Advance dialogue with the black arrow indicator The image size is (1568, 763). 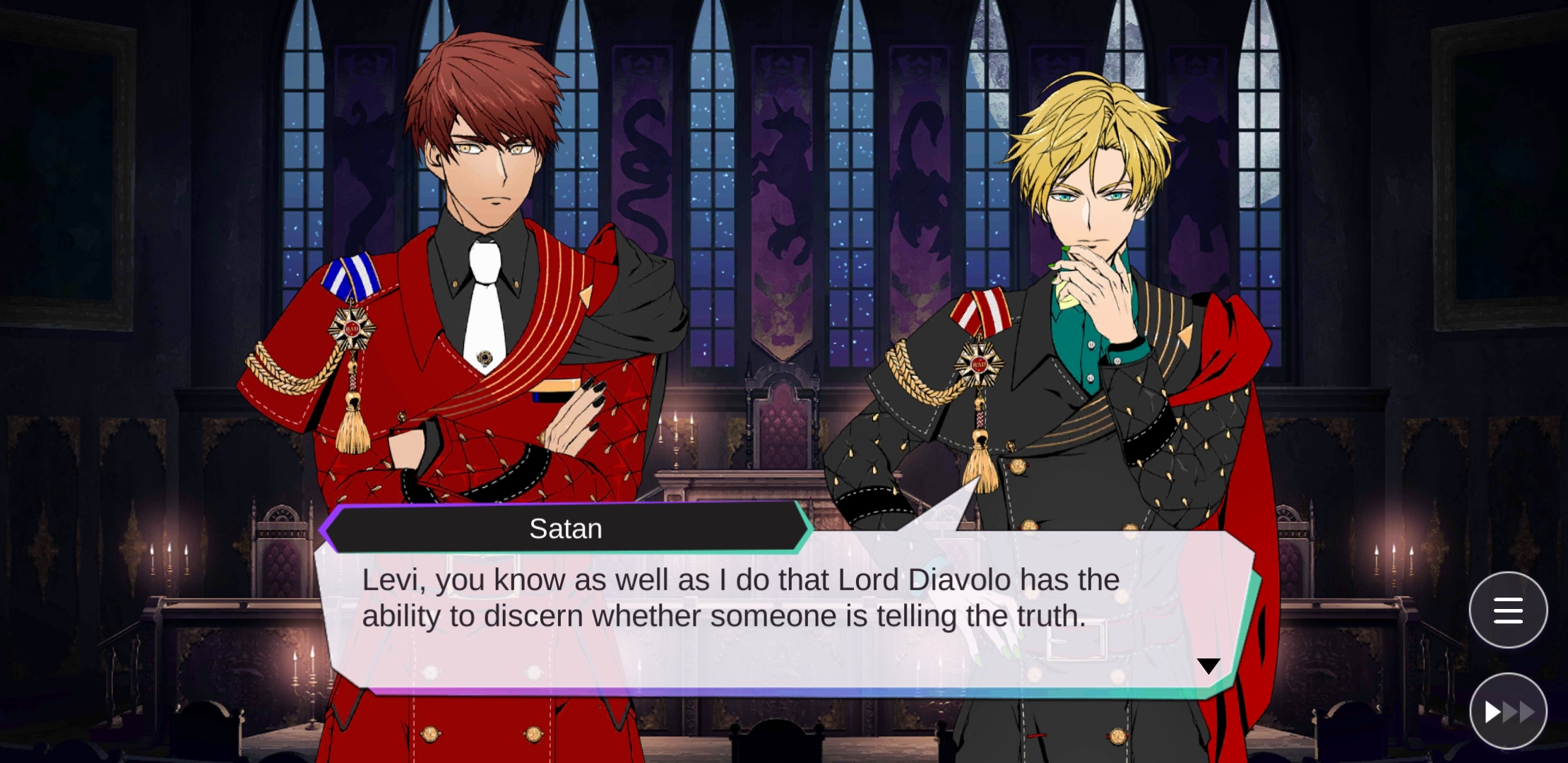1208,666
